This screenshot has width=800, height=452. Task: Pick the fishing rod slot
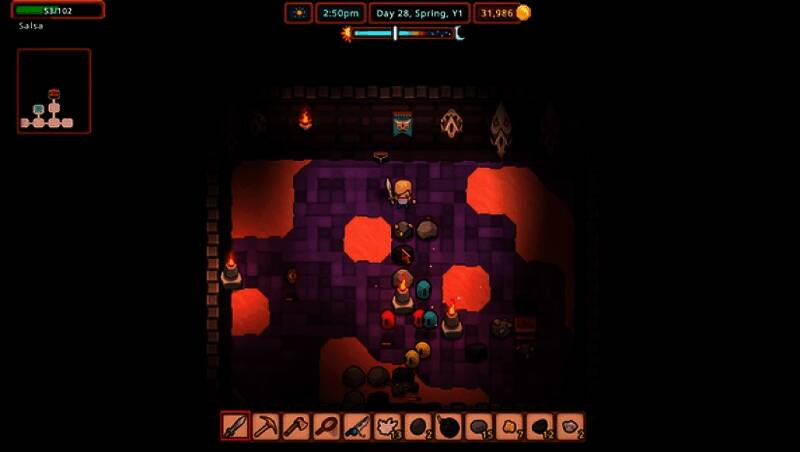[357, 426]
